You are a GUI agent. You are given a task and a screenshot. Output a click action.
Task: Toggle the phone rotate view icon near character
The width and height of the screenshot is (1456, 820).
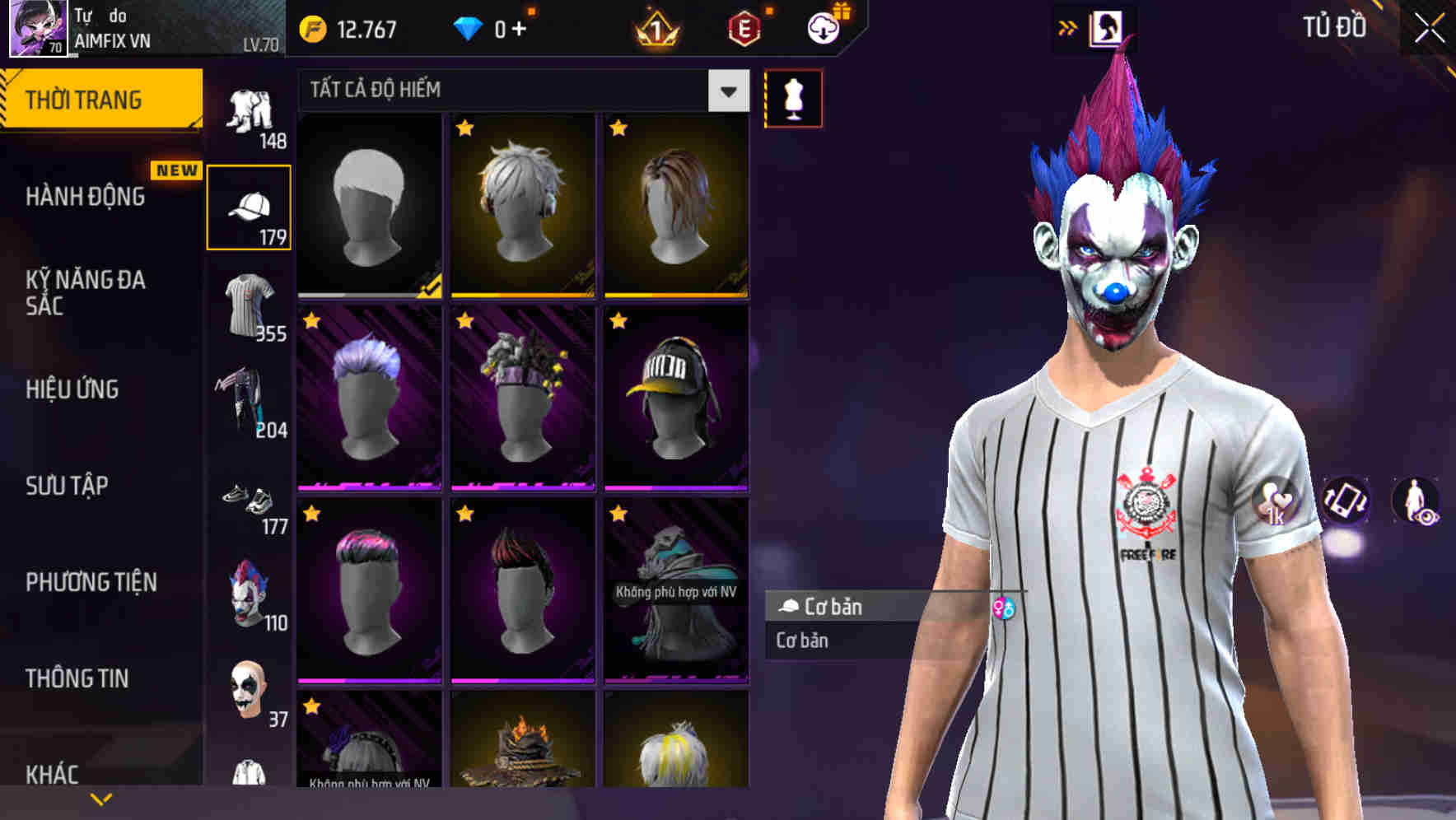[1345, 502]
